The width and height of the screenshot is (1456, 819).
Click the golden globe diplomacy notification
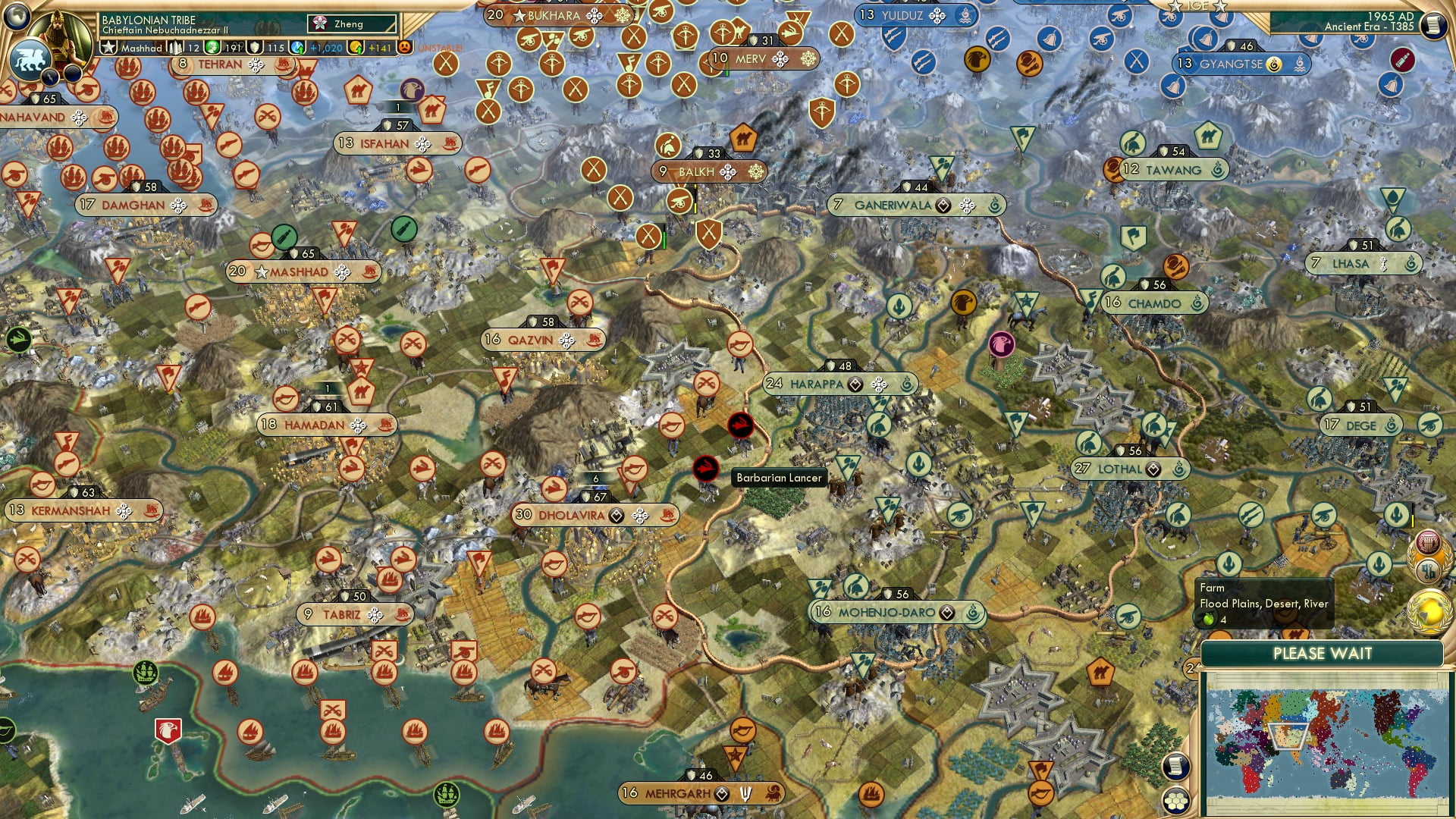click(1430, 611)
